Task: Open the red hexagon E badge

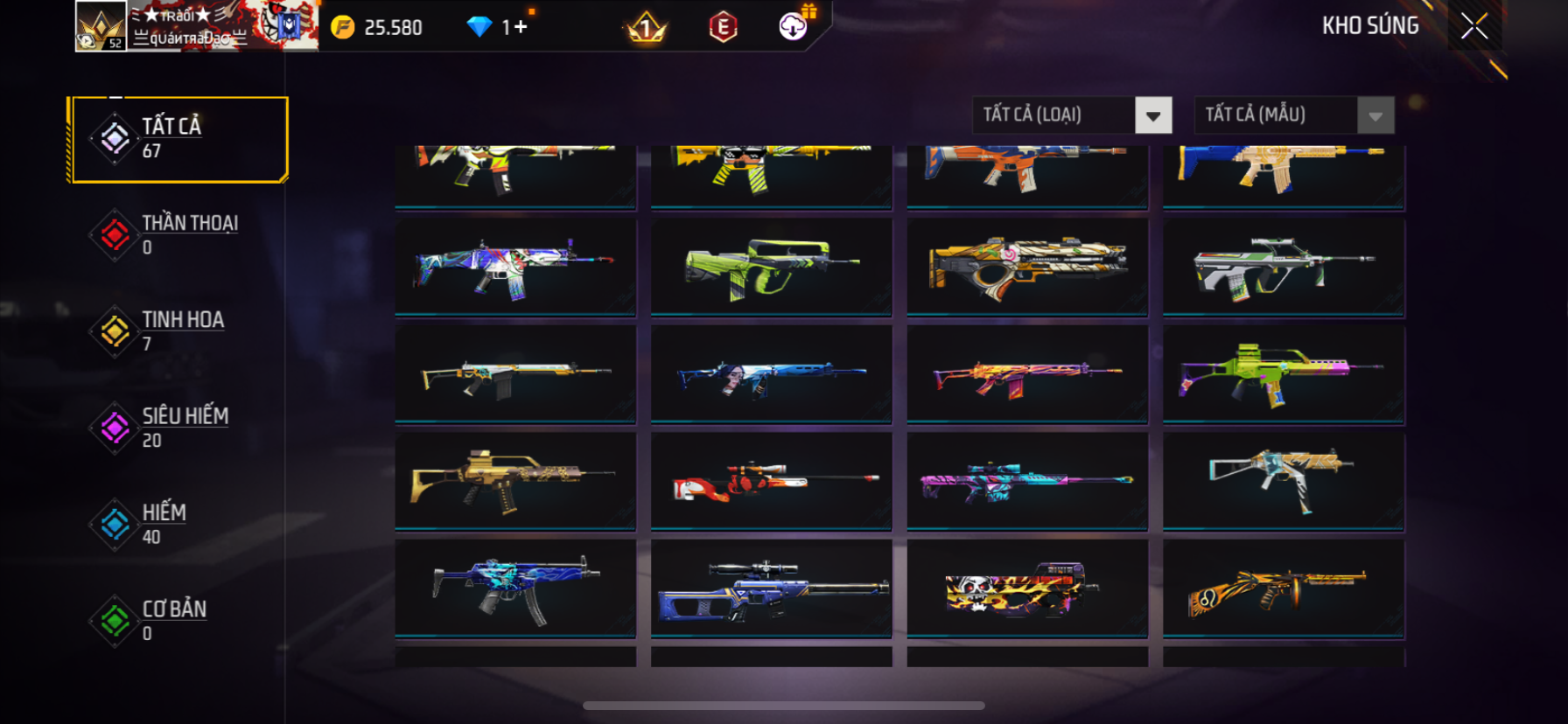Action: point(723,27)
